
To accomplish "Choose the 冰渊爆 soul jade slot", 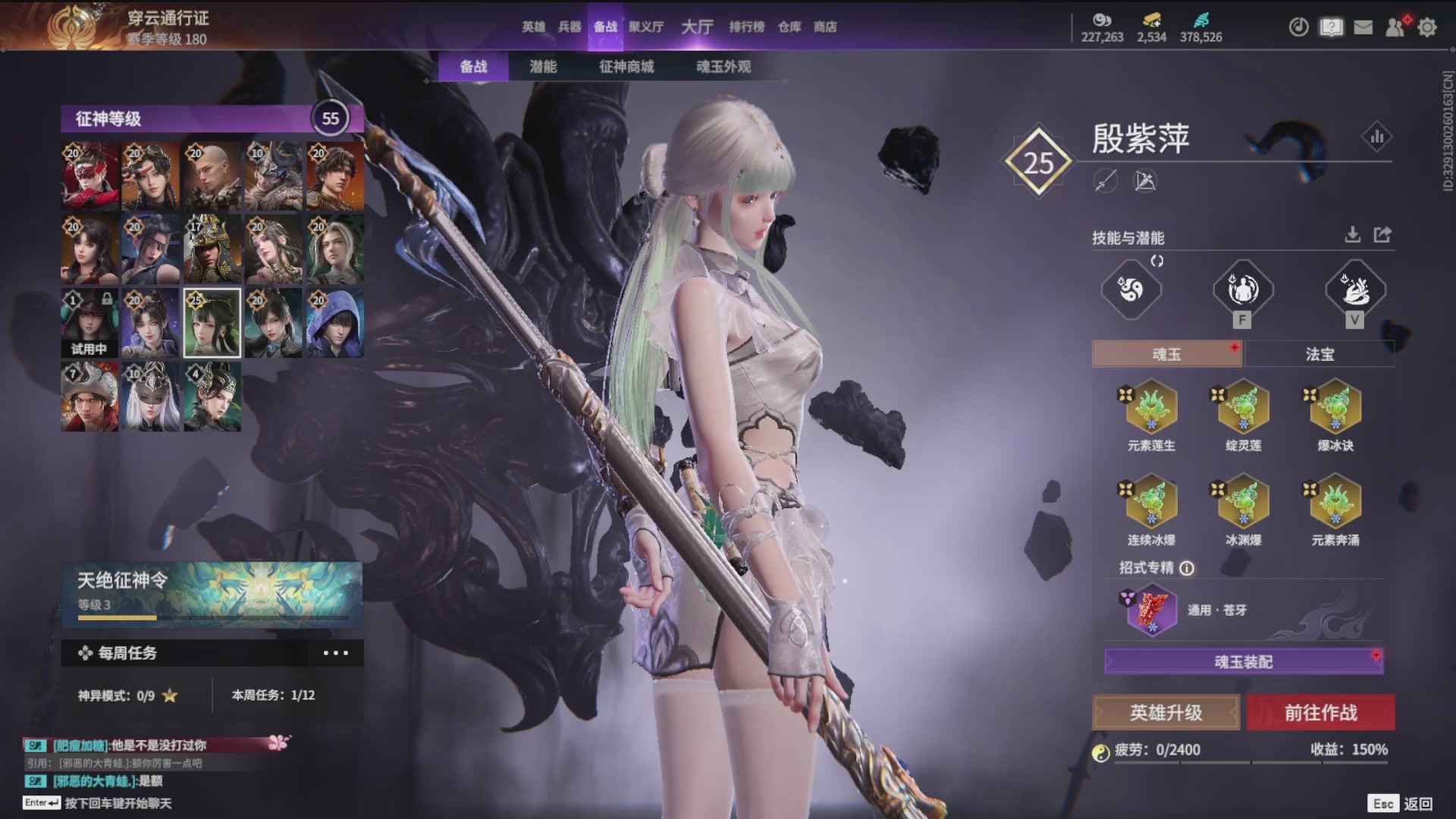I will [1244, 504].
